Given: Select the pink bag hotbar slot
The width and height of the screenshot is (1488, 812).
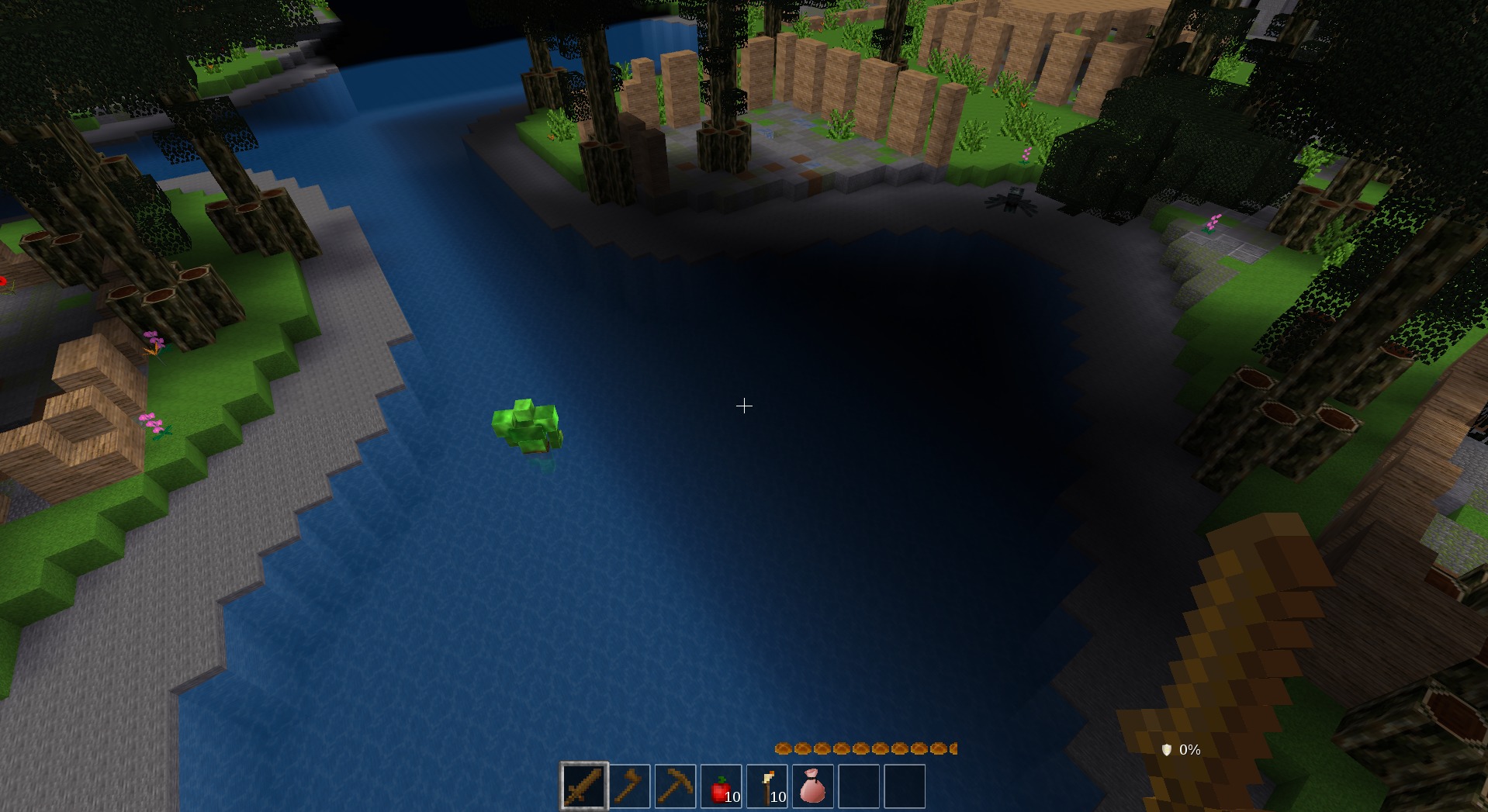Looking at the screenshot, I should click(x=812, y=786).
